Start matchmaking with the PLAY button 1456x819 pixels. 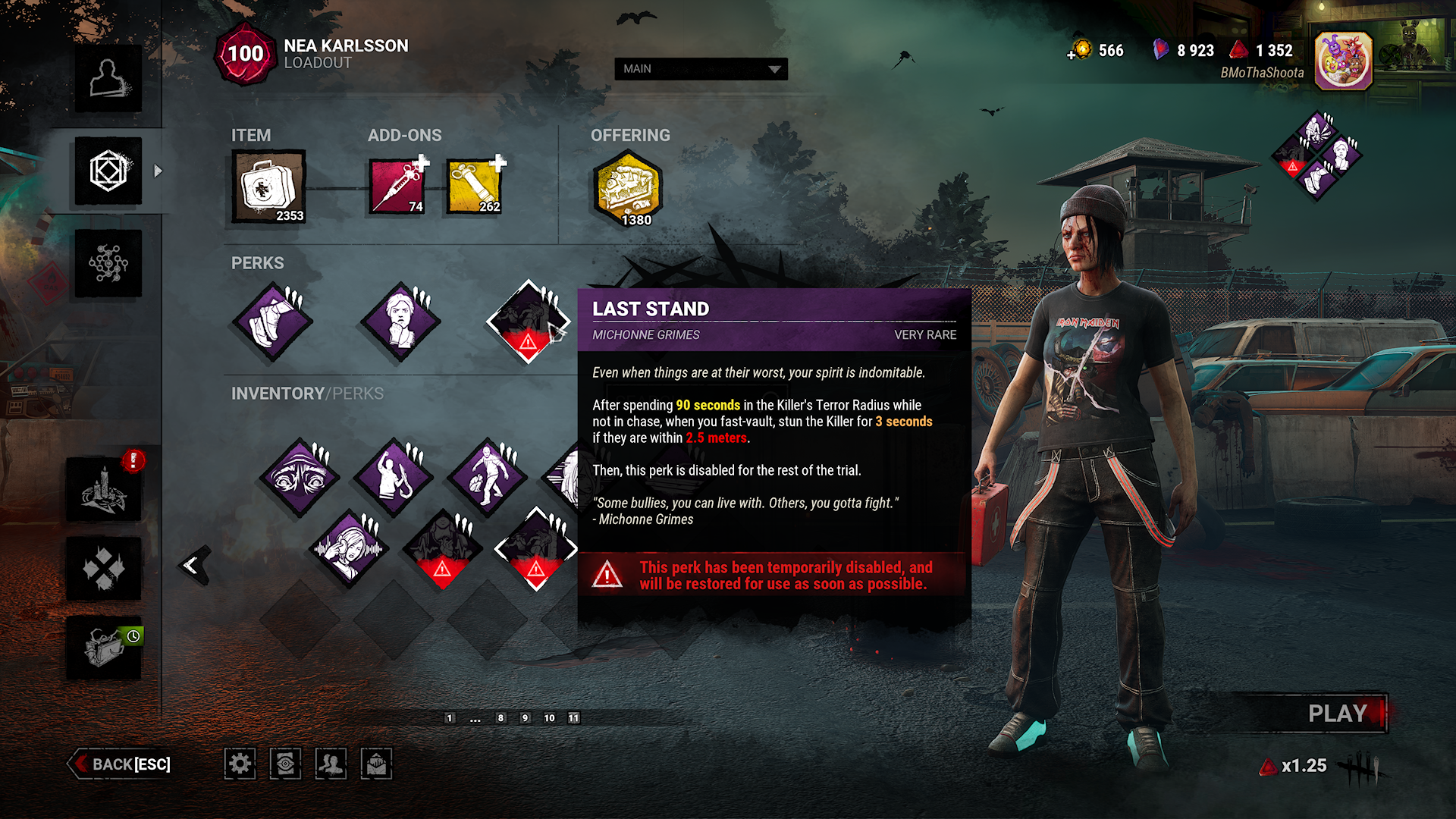point(1338,714)
